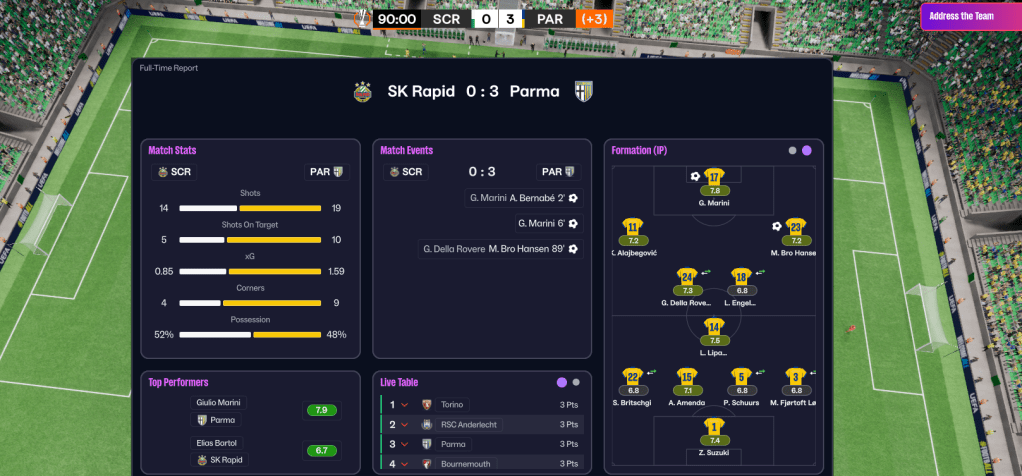The height and width of the screenshot is (476, 1022).
Task: Click the G. Marini 6' goal event
Action: [548, 223]
